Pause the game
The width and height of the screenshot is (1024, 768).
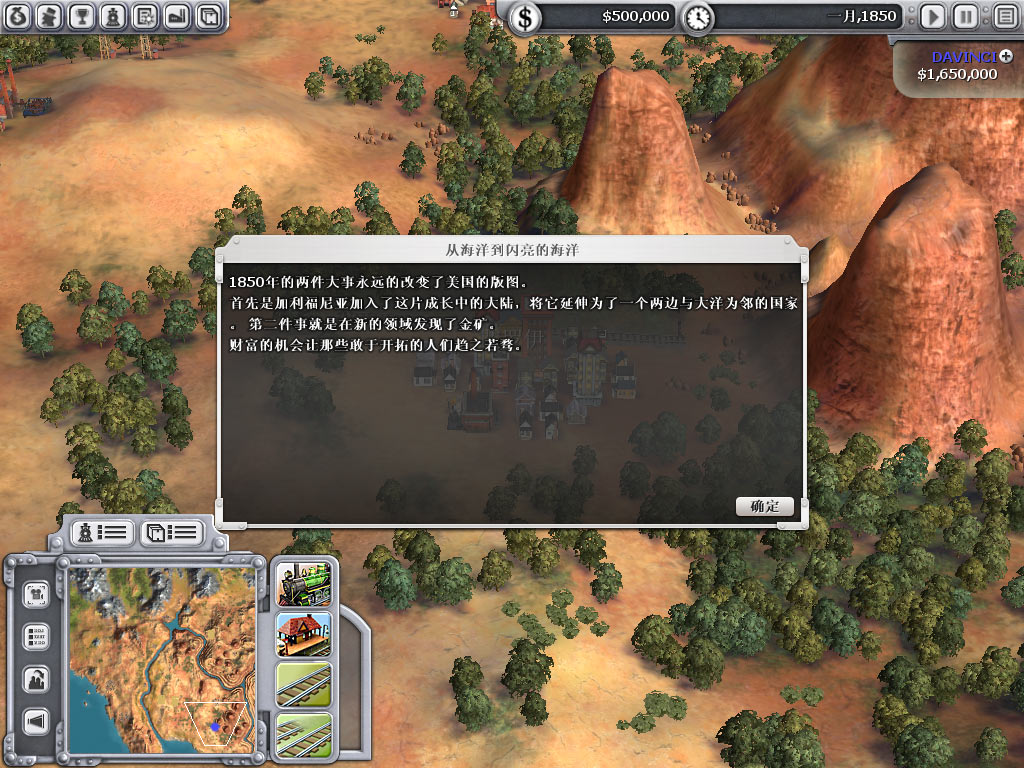(965, 16)
